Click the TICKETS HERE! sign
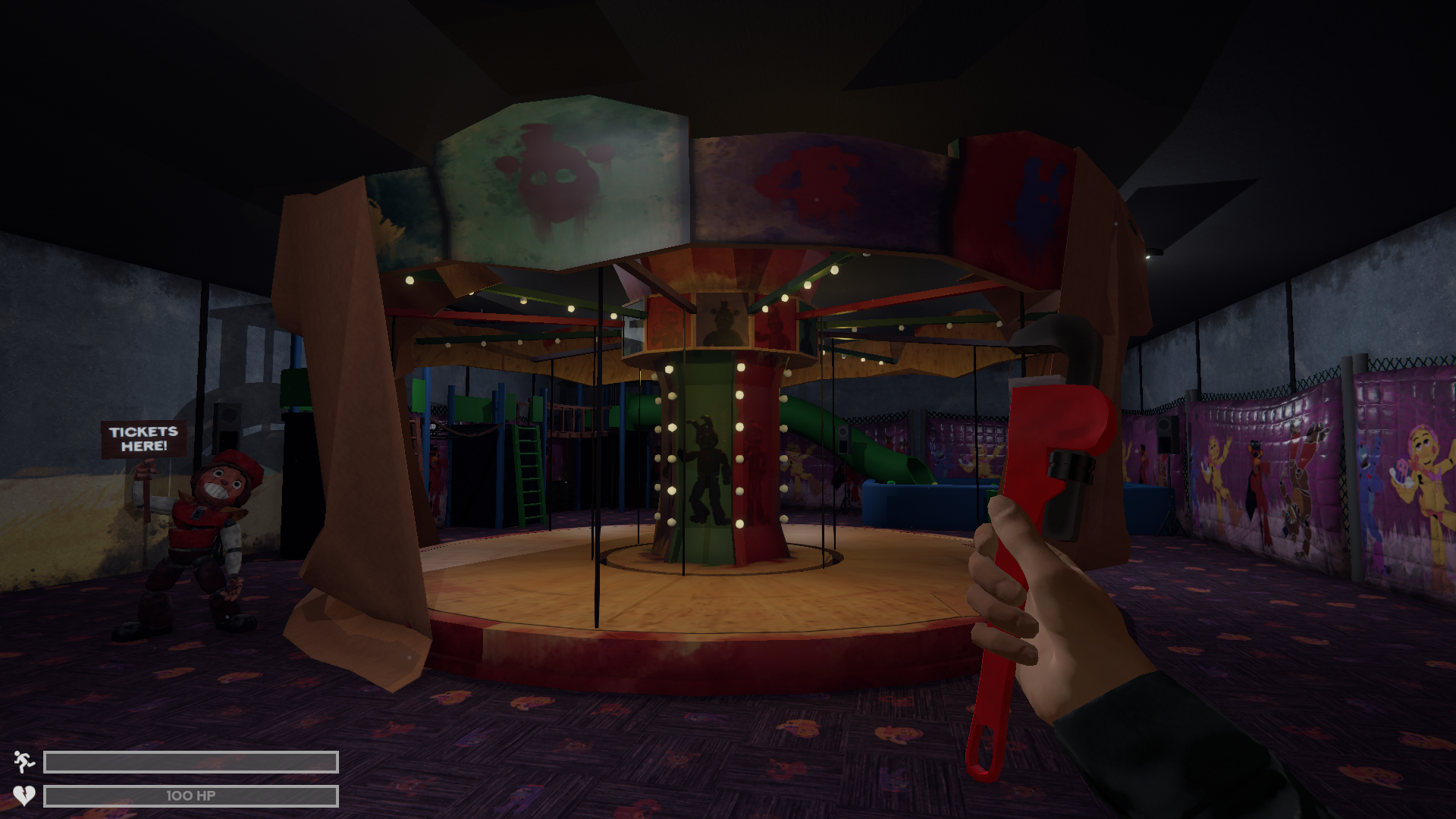The width and height of the screenshot is (1456, 819). click(143, 438)
